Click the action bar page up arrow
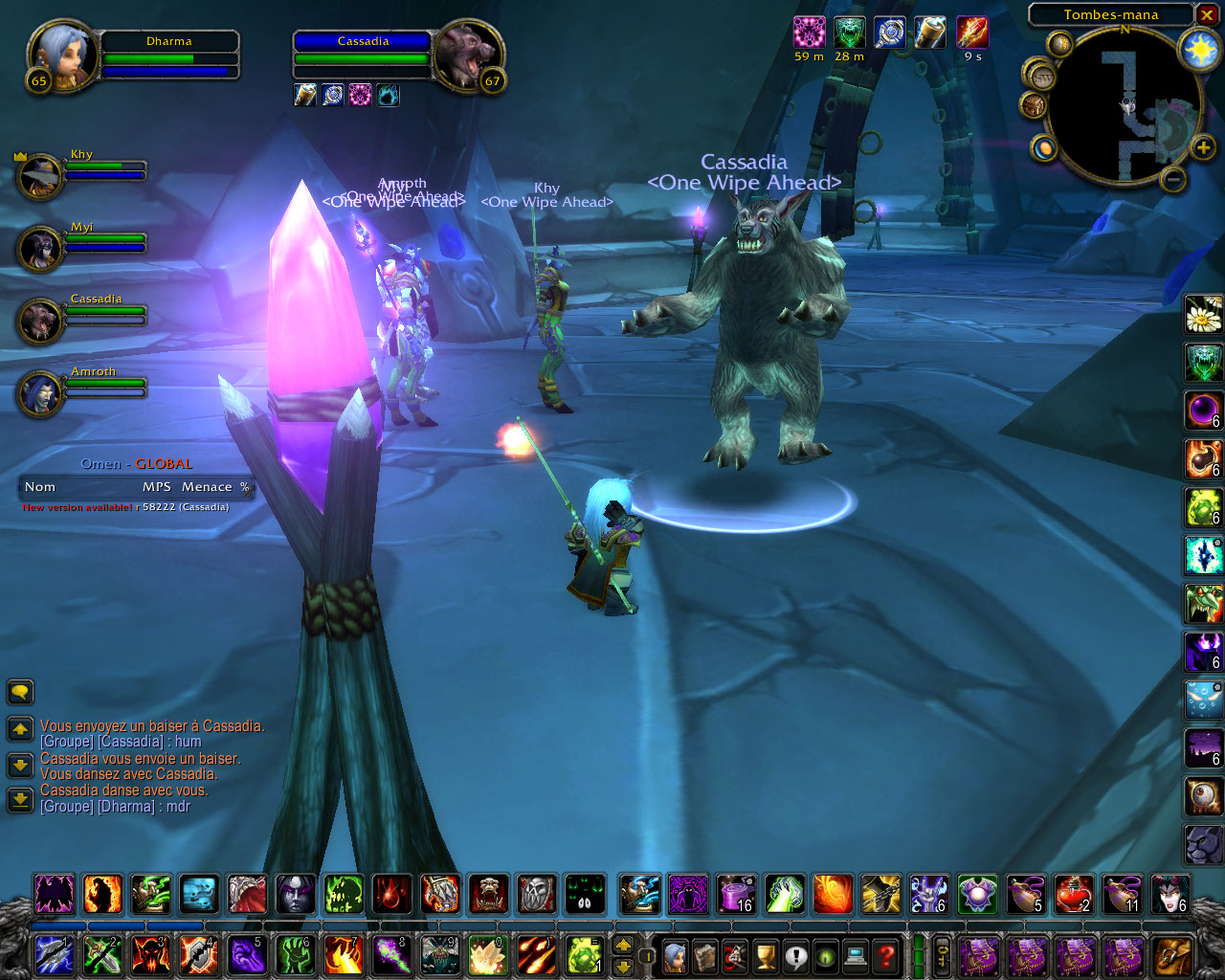This screenshot has height=980, width=1225. pos(623,945)
